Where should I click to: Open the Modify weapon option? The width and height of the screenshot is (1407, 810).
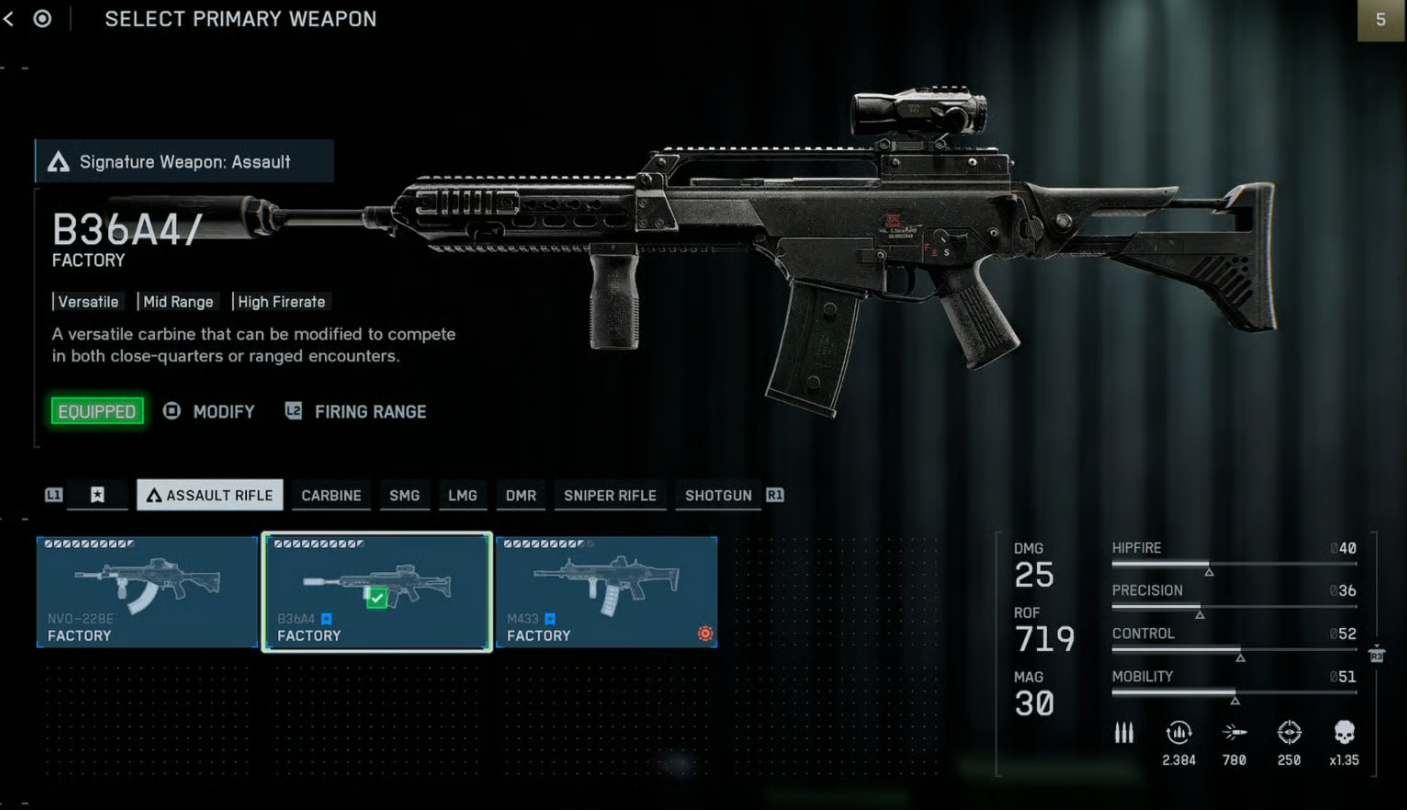(222, 411)
